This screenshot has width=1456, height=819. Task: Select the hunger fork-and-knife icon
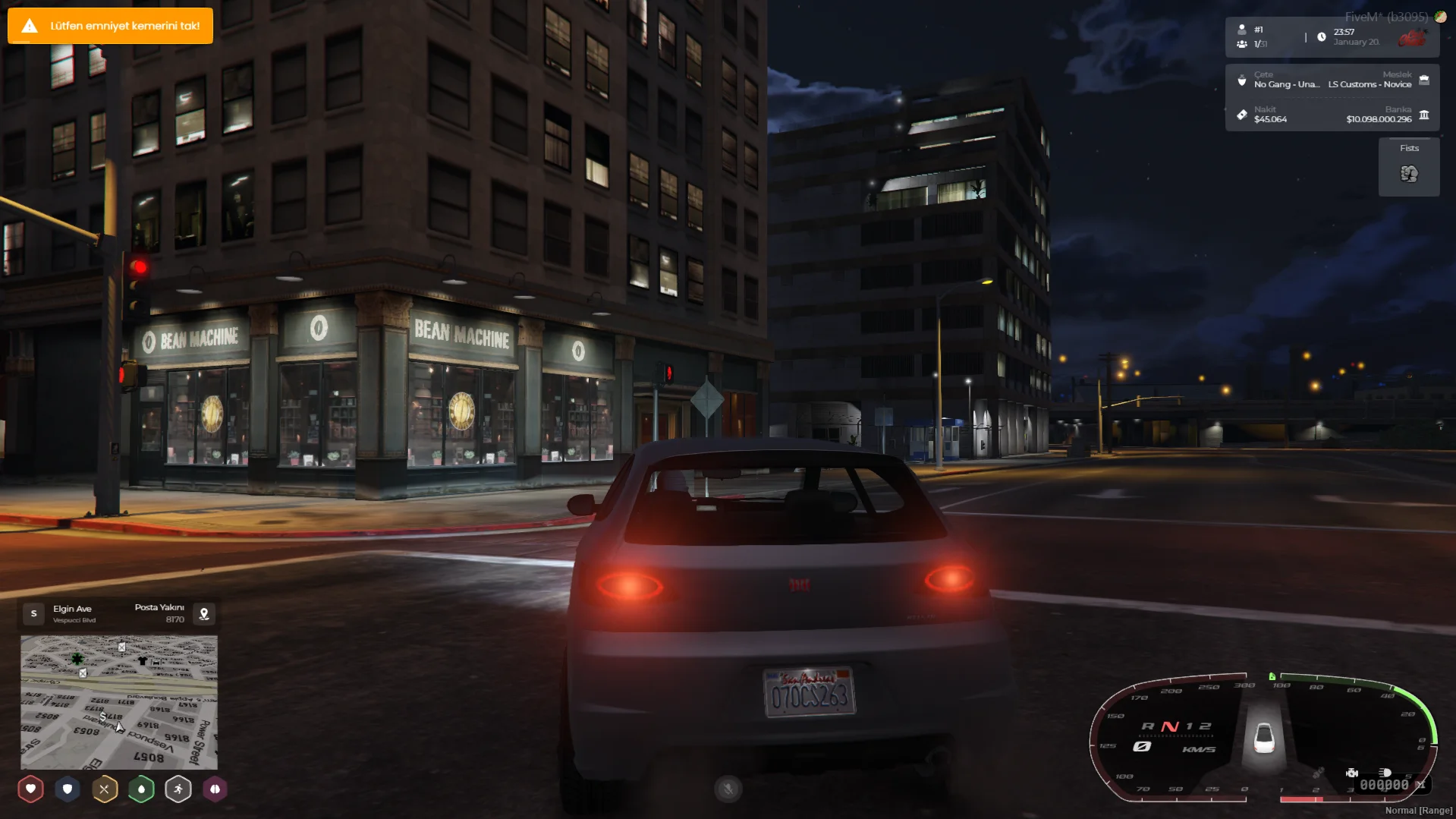click(x=104, y=789)
